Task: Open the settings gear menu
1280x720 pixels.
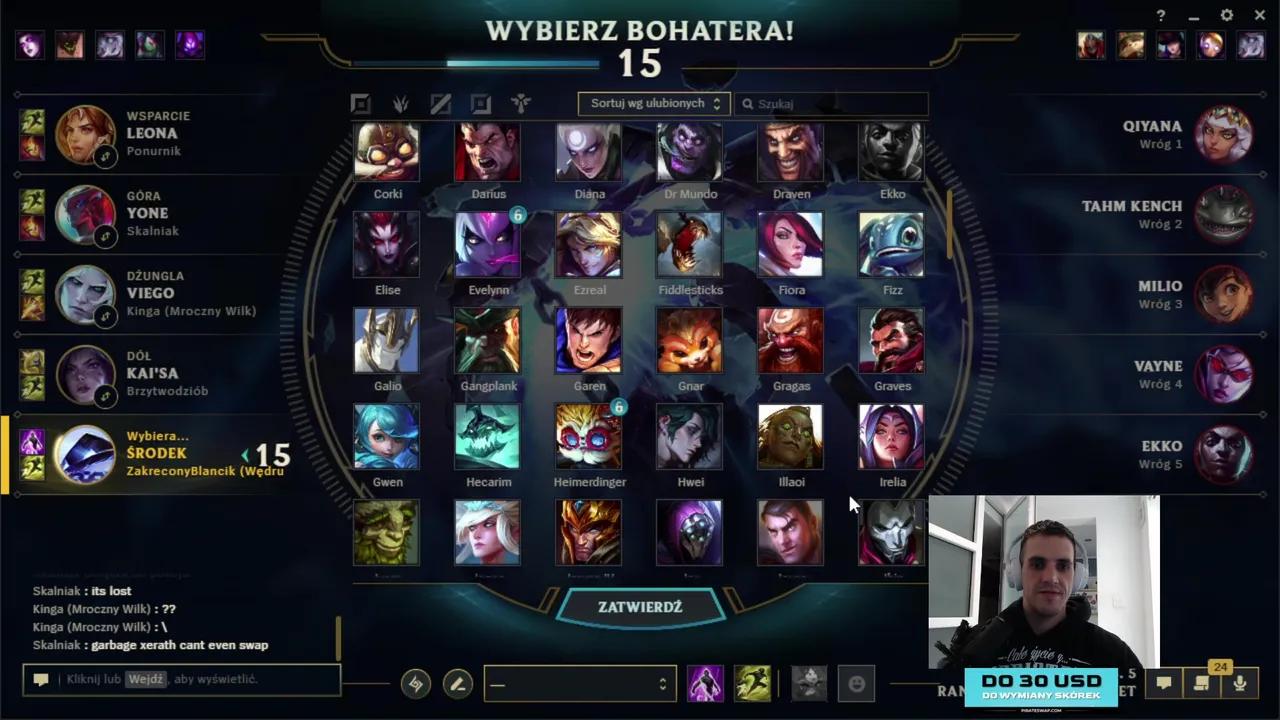Action: click(x=1226, y=16)
